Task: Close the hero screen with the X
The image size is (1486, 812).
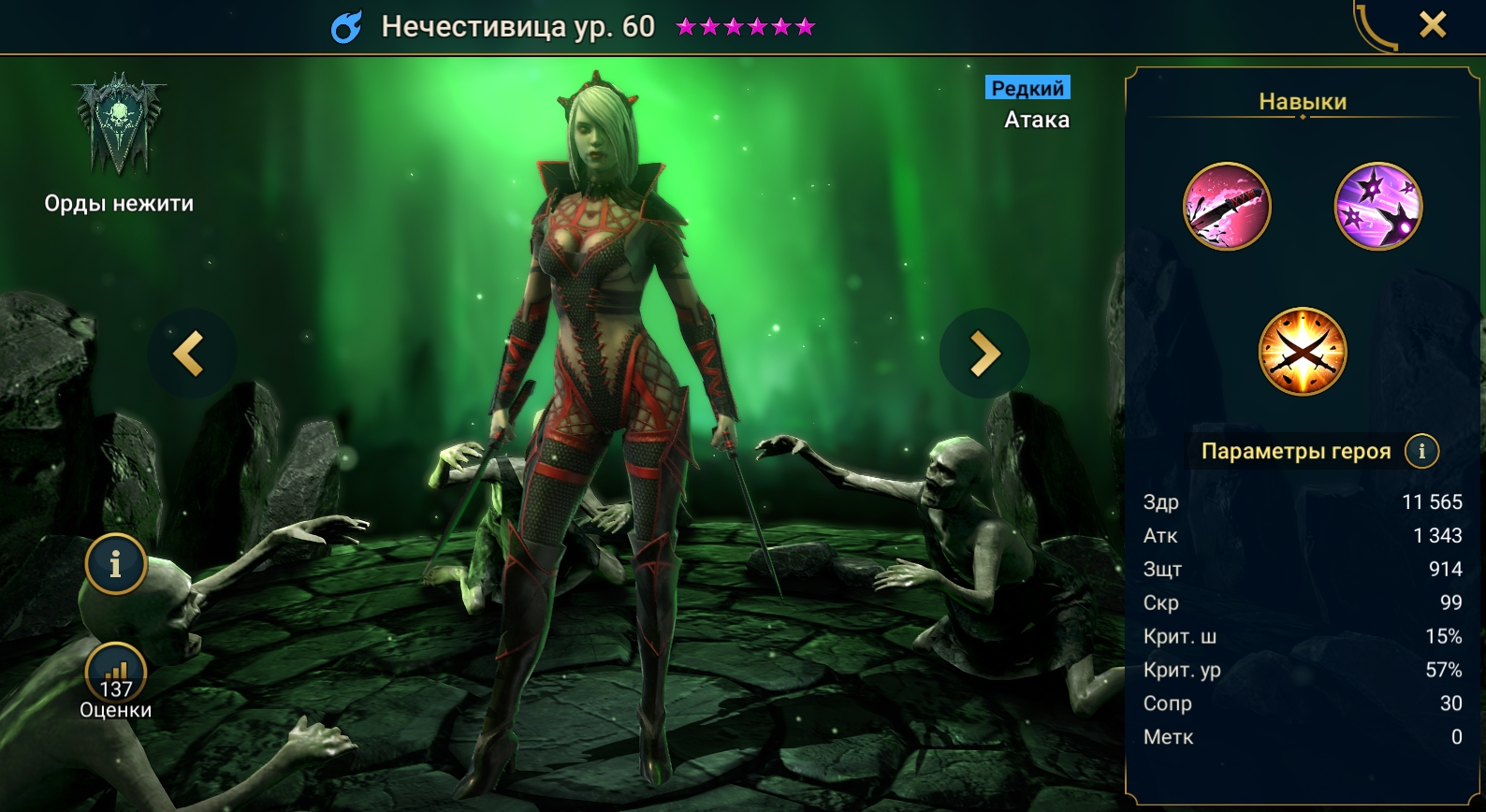Action: (1432, 24)
